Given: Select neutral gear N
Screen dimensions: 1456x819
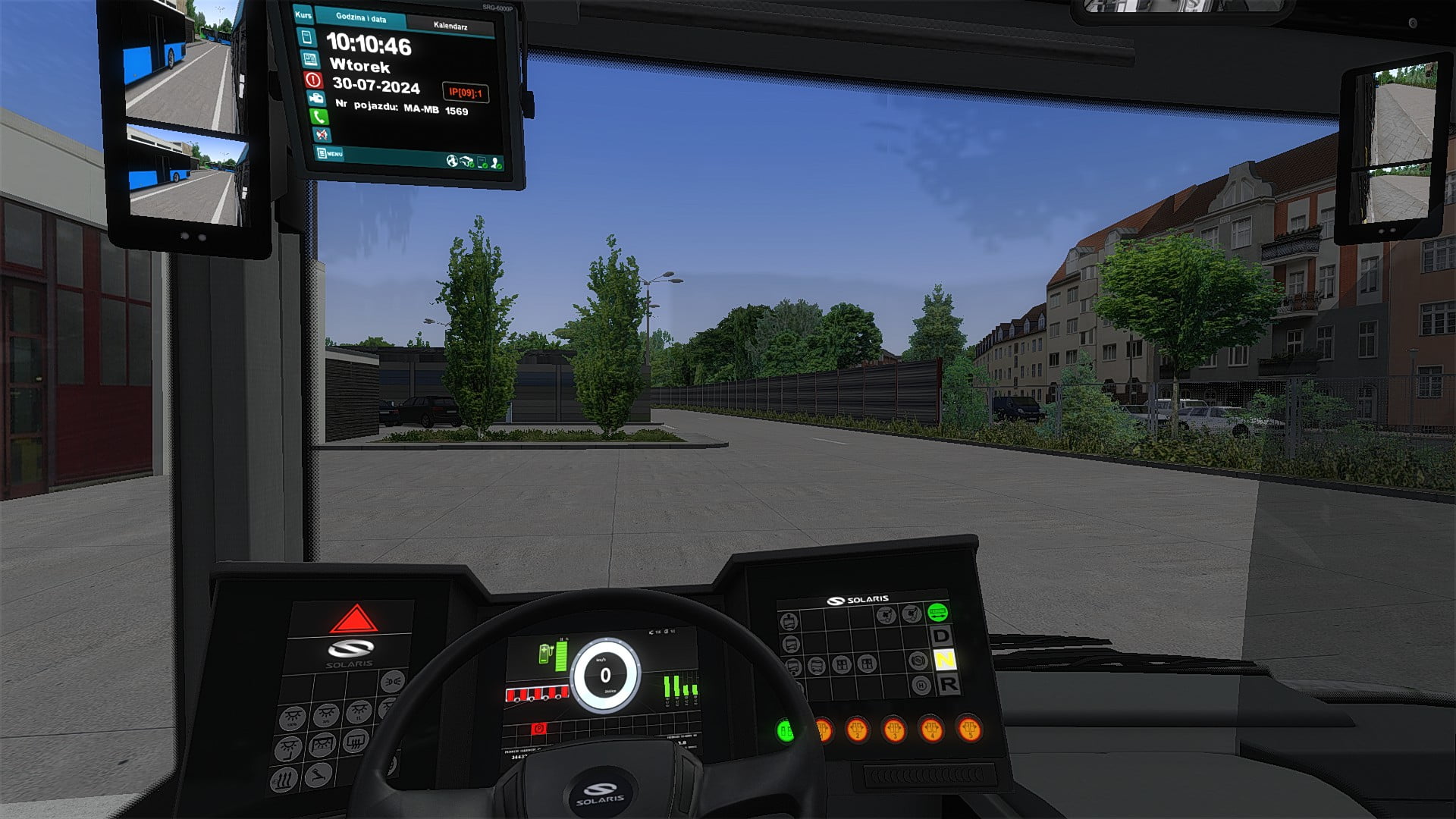Looking at the screenshot, I should pyautogui.click(x=944, y=660).
